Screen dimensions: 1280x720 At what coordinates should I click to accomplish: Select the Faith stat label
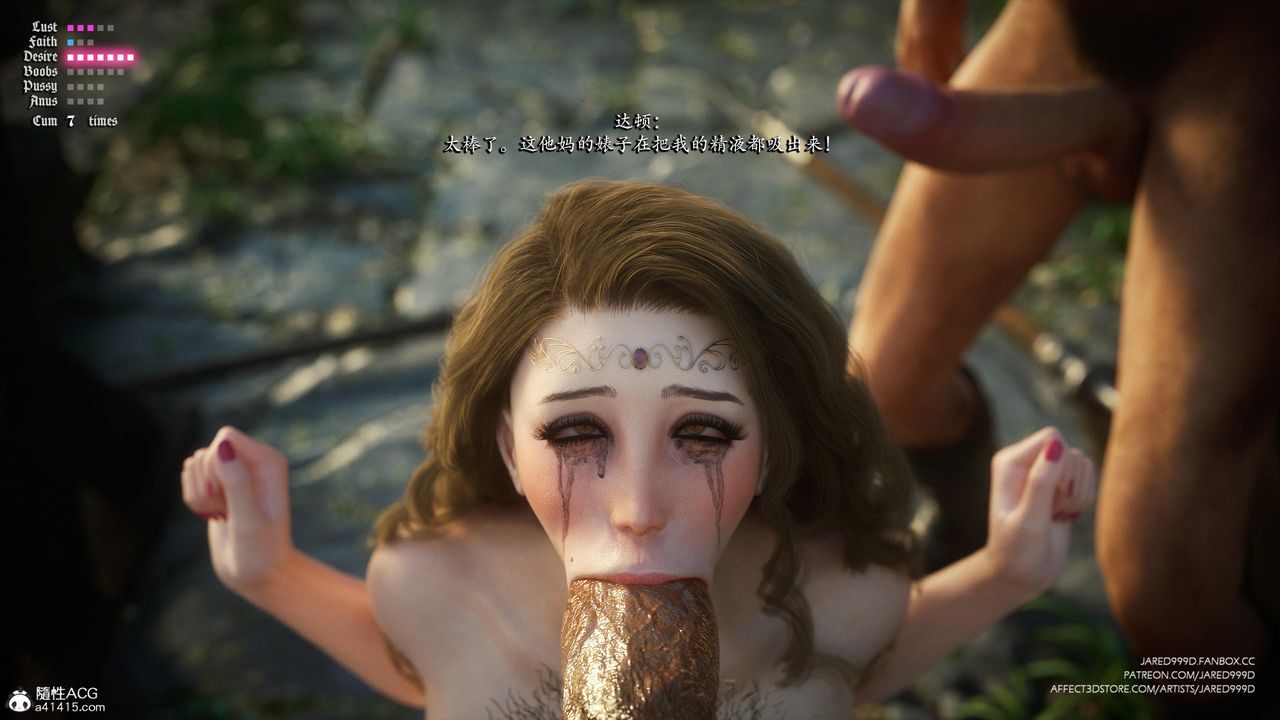pos(44,41)
